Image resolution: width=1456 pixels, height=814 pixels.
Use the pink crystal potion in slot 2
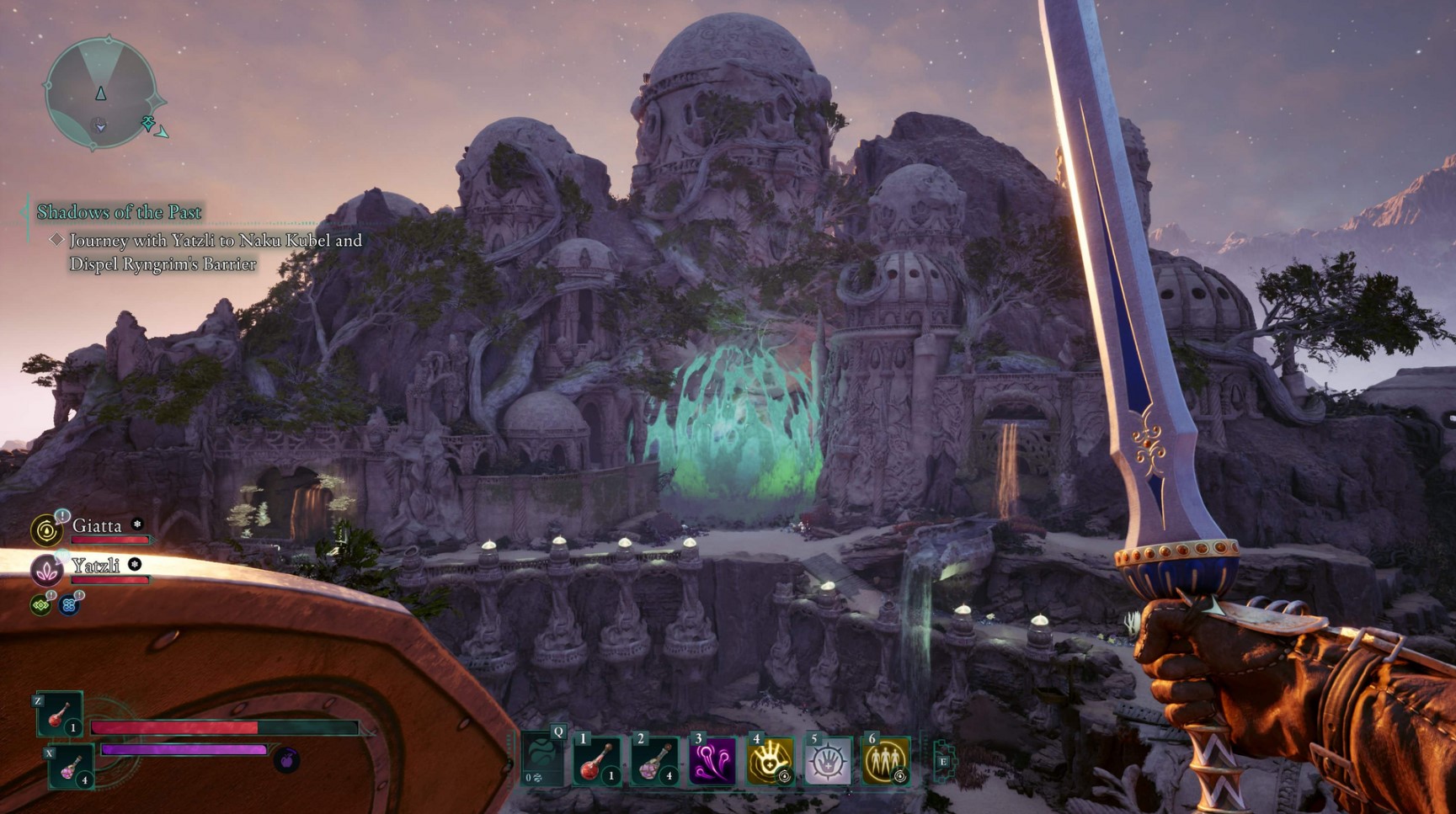[x=654, y=760]
